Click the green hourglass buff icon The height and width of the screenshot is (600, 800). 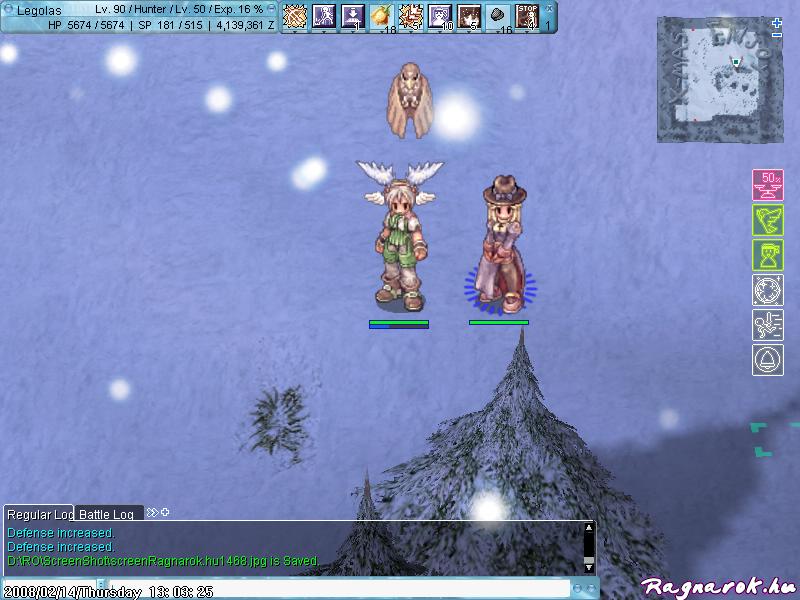point(767,255)
